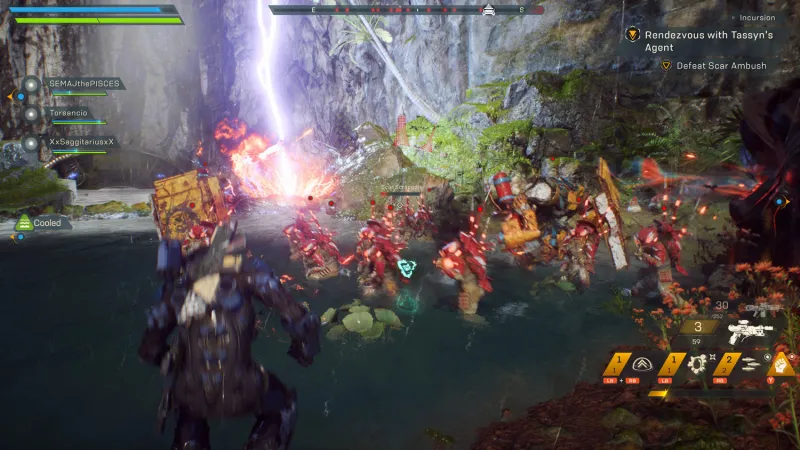Image resolution: width=800 pixels, height=450 pixels.
Task: Click the Cooled status effect icon
Action: (x=24, y=223)
